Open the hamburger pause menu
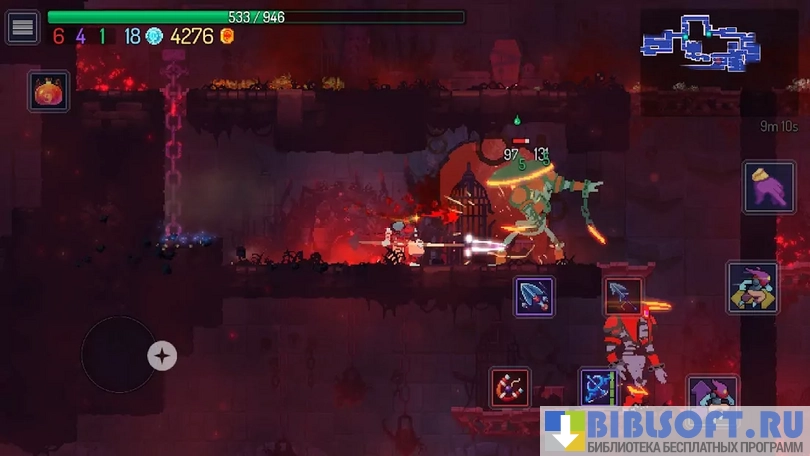The image size is (810, 456). coord(22,27)
